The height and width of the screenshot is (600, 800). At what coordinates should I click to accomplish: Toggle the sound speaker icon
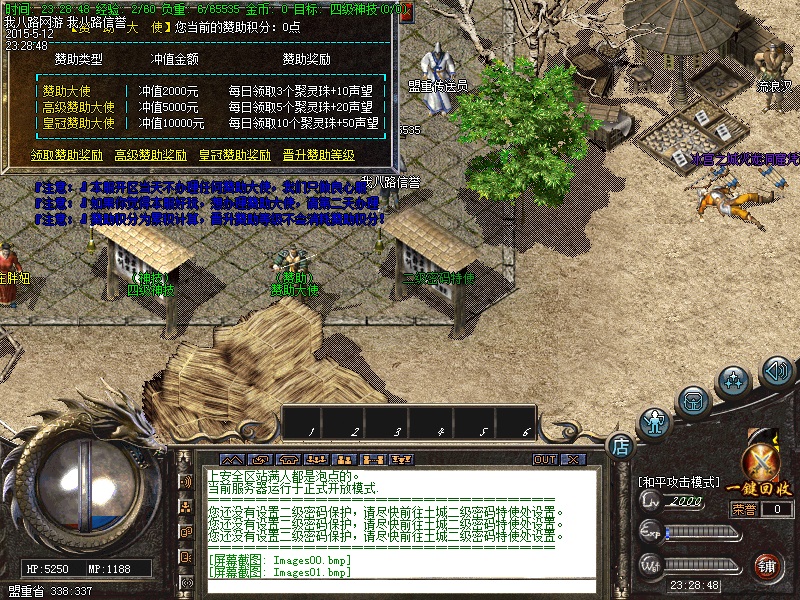(777, 371)
